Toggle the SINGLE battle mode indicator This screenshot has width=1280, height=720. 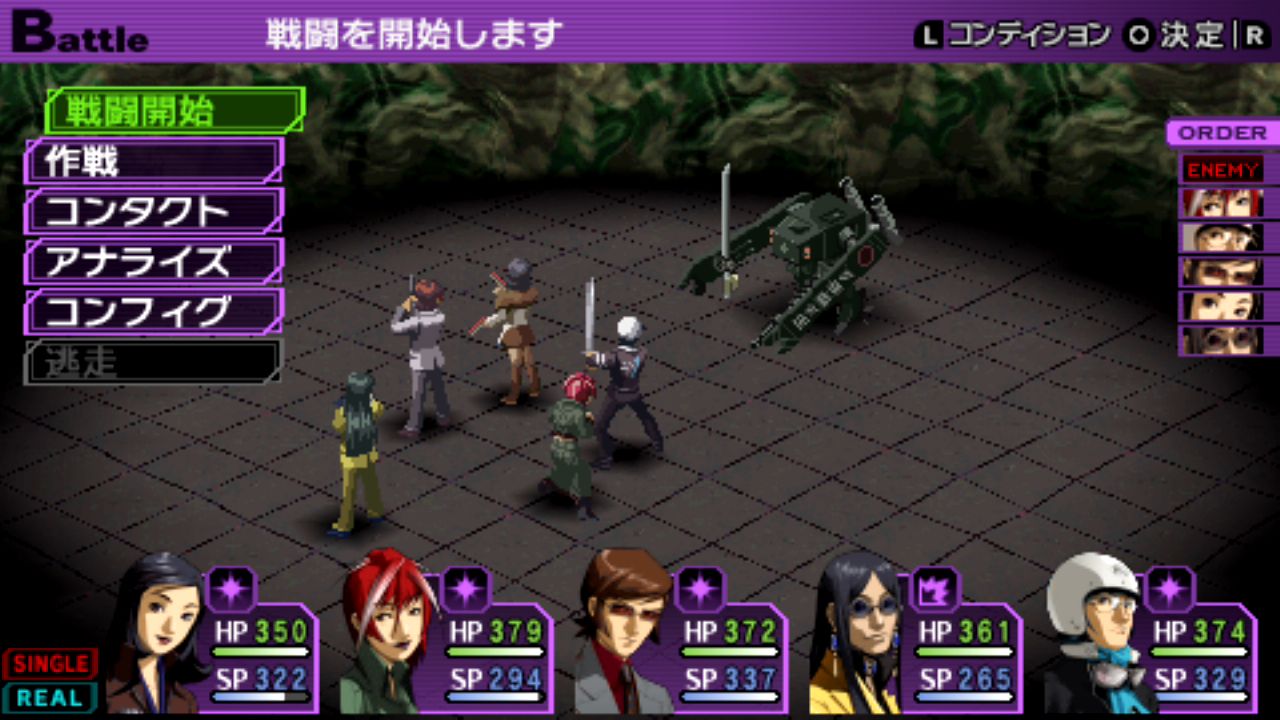[x=50, y=663]
